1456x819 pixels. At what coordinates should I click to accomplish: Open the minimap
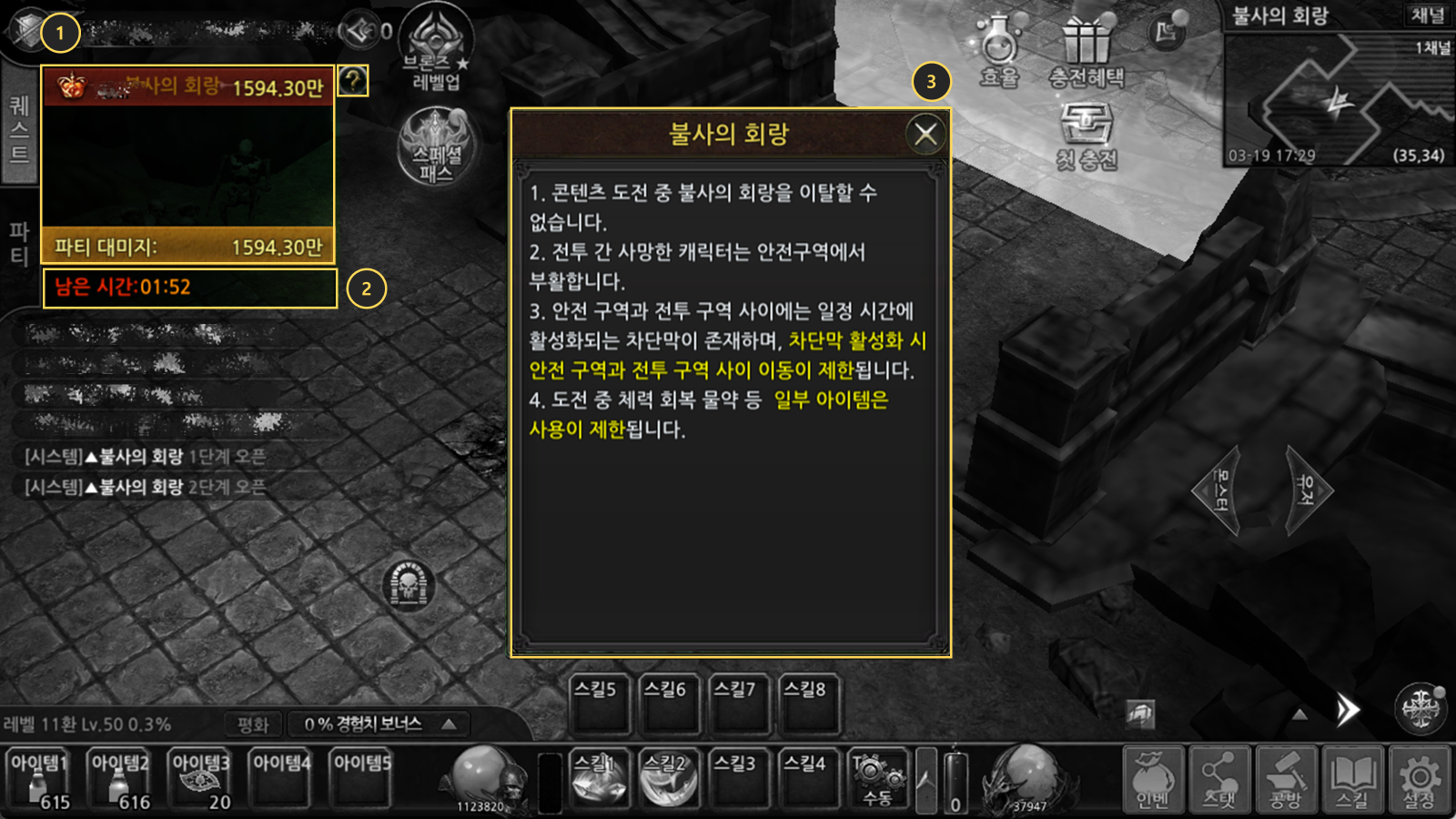(1338, 100)
